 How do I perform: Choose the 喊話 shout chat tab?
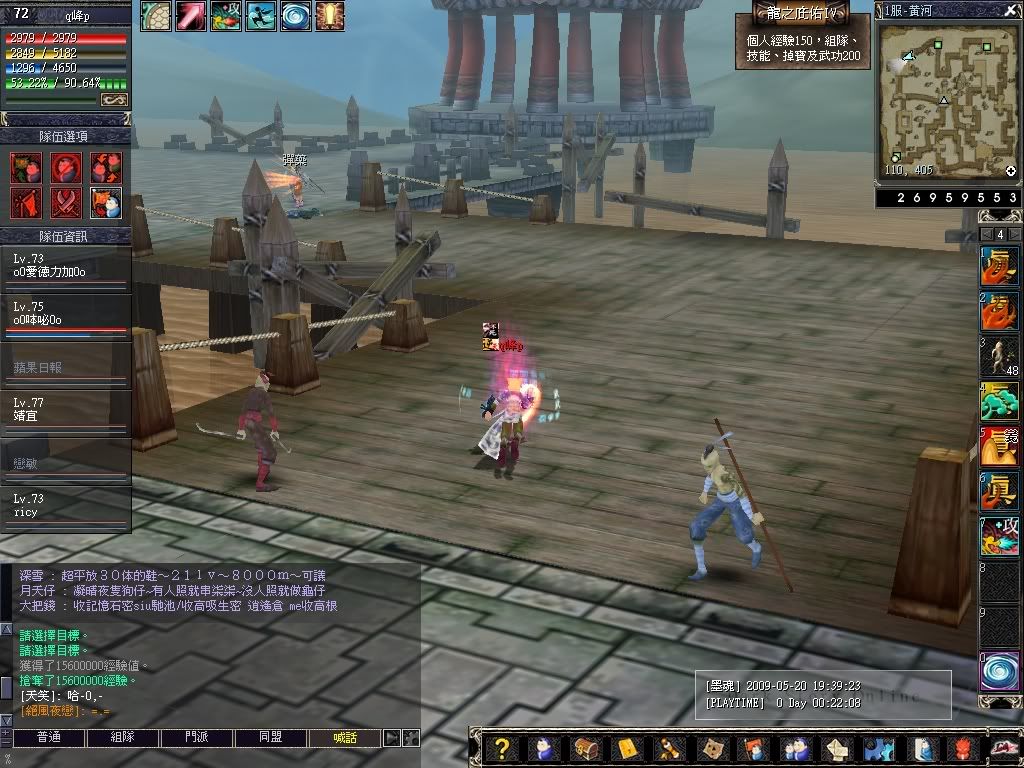(345, 738)
